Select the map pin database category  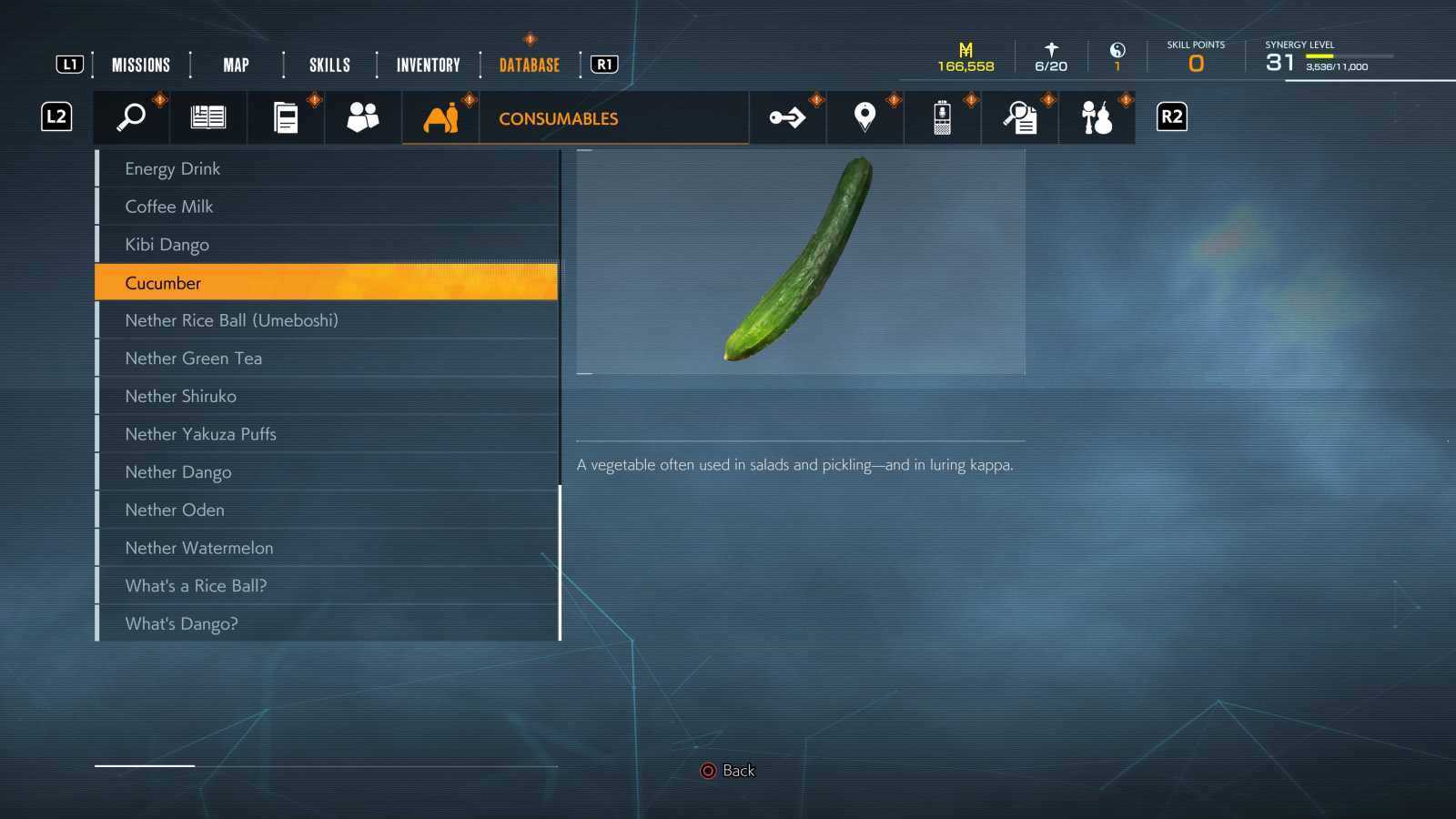pos(864,117)
